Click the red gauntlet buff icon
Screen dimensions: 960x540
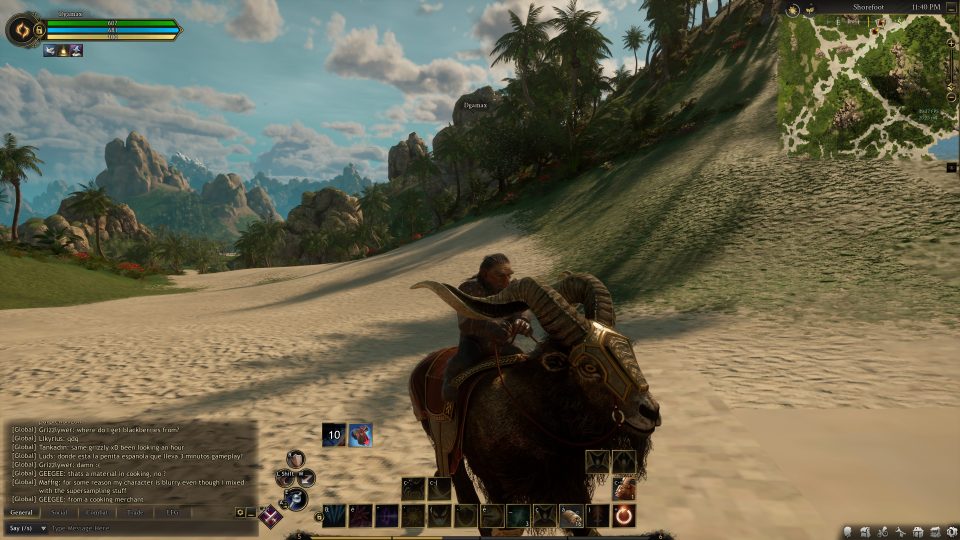tap(360, 435)
